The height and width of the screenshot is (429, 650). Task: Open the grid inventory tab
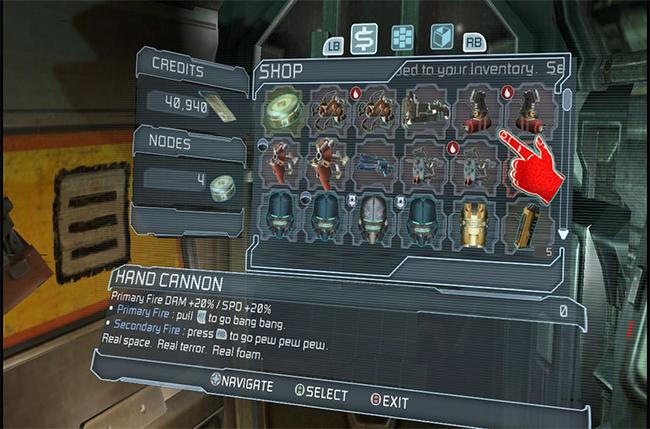point(403,38)
